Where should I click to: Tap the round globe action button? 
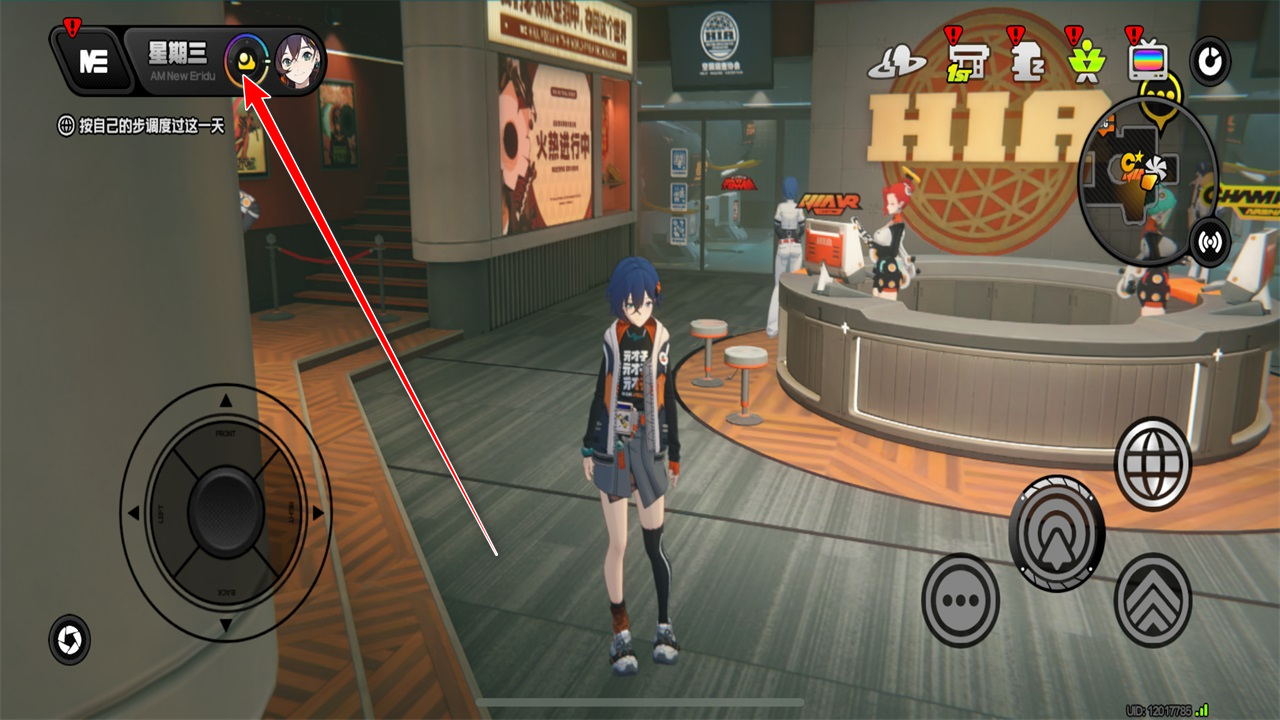(x=1153, y=464)
